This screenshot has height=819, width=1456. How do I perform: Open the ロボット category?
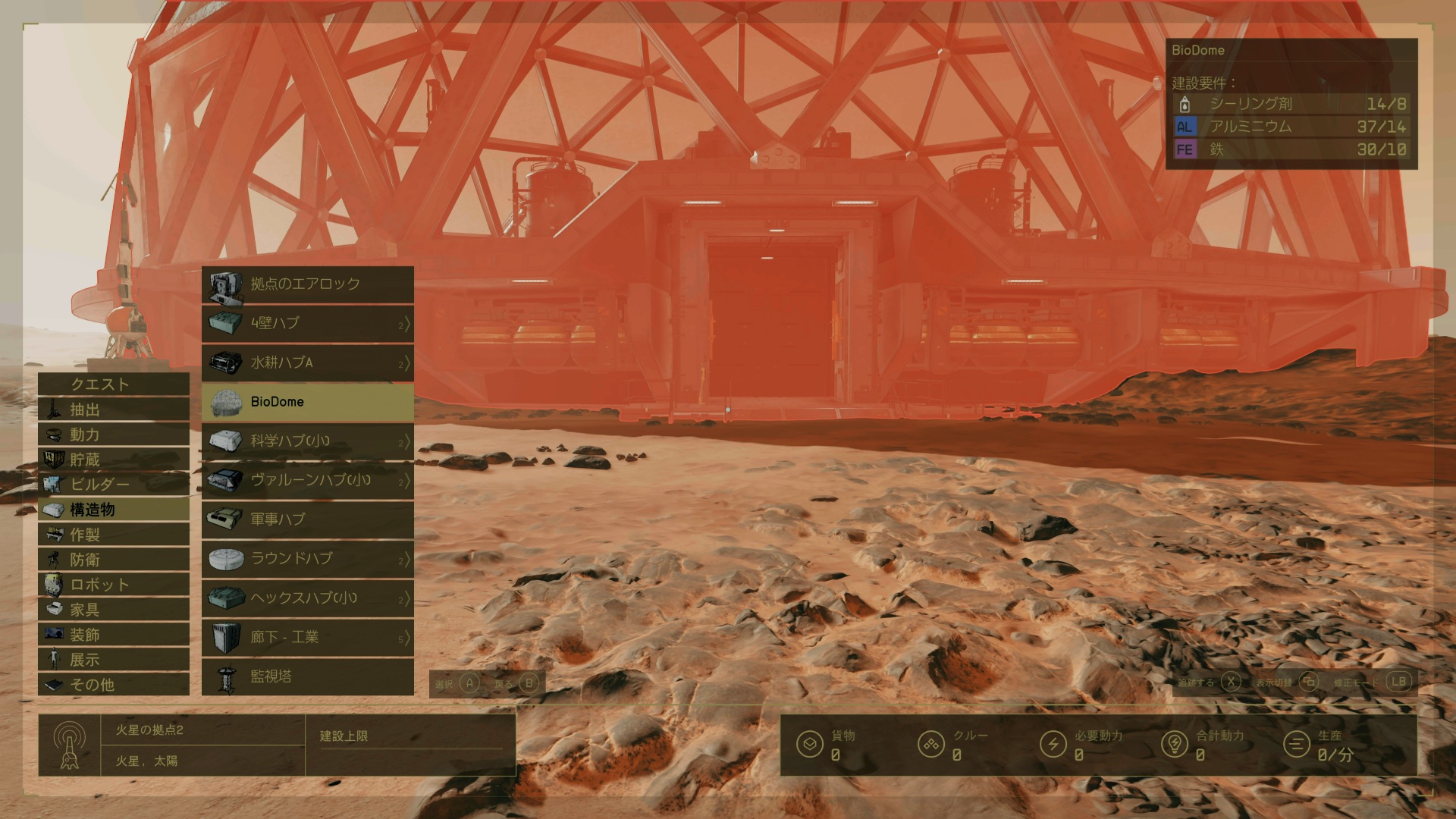tap(114, 585)
